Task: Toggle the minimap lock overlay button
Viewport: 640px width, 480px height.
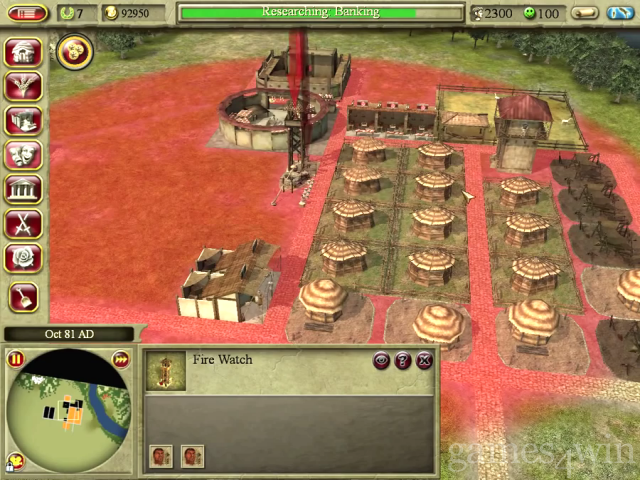Action: pos(16,462)
